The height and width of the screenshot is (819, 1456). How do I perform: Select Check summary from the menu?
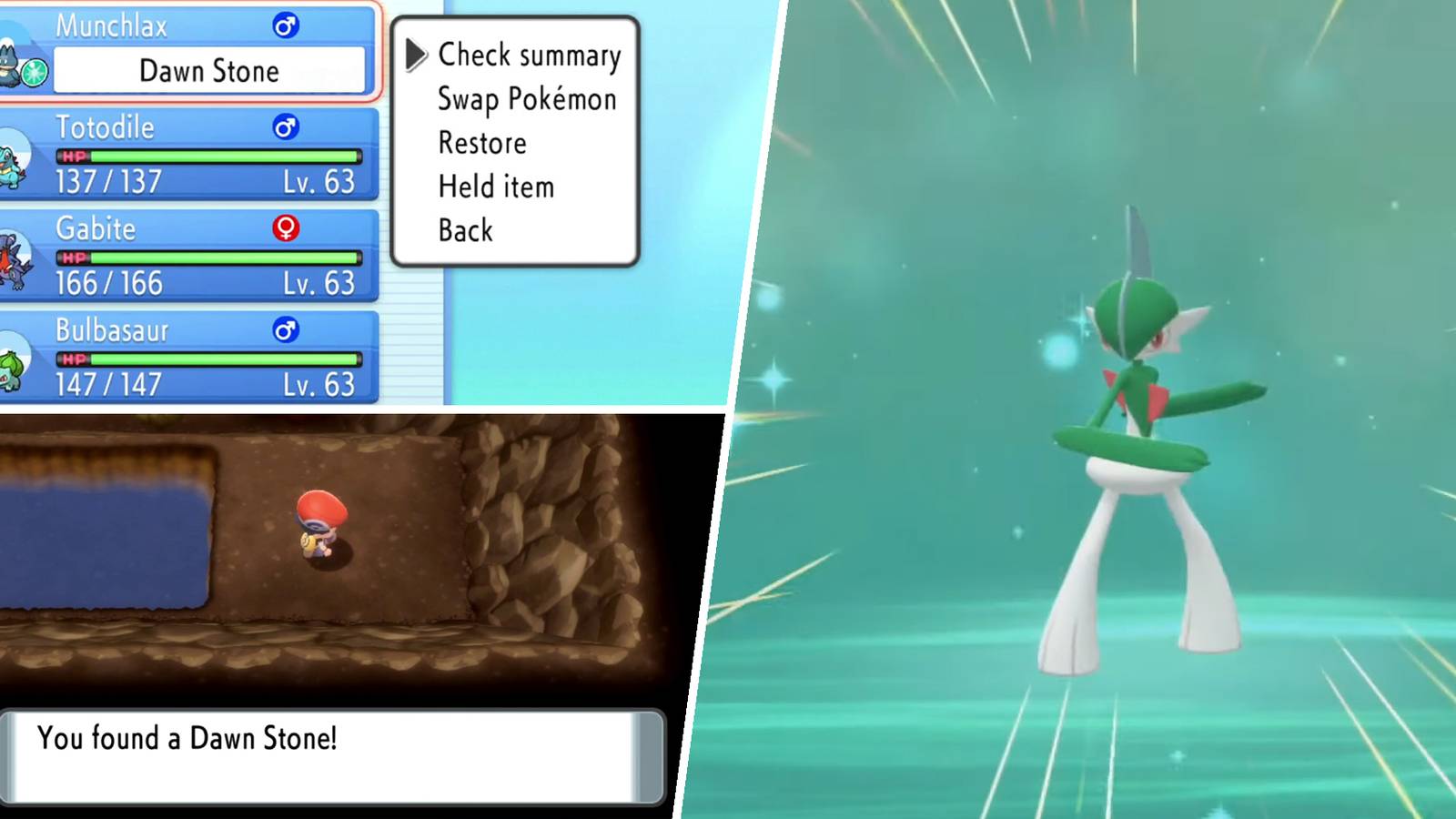531,56
